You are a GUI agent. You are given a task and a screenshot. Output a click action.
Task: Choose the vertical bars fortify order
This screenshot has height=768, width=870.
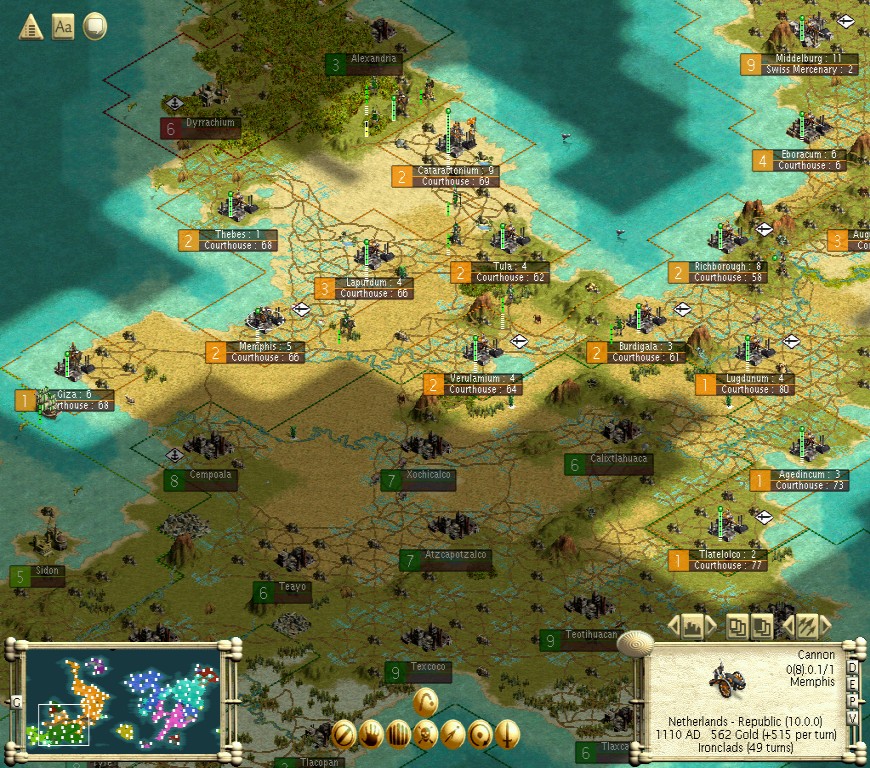399,733
